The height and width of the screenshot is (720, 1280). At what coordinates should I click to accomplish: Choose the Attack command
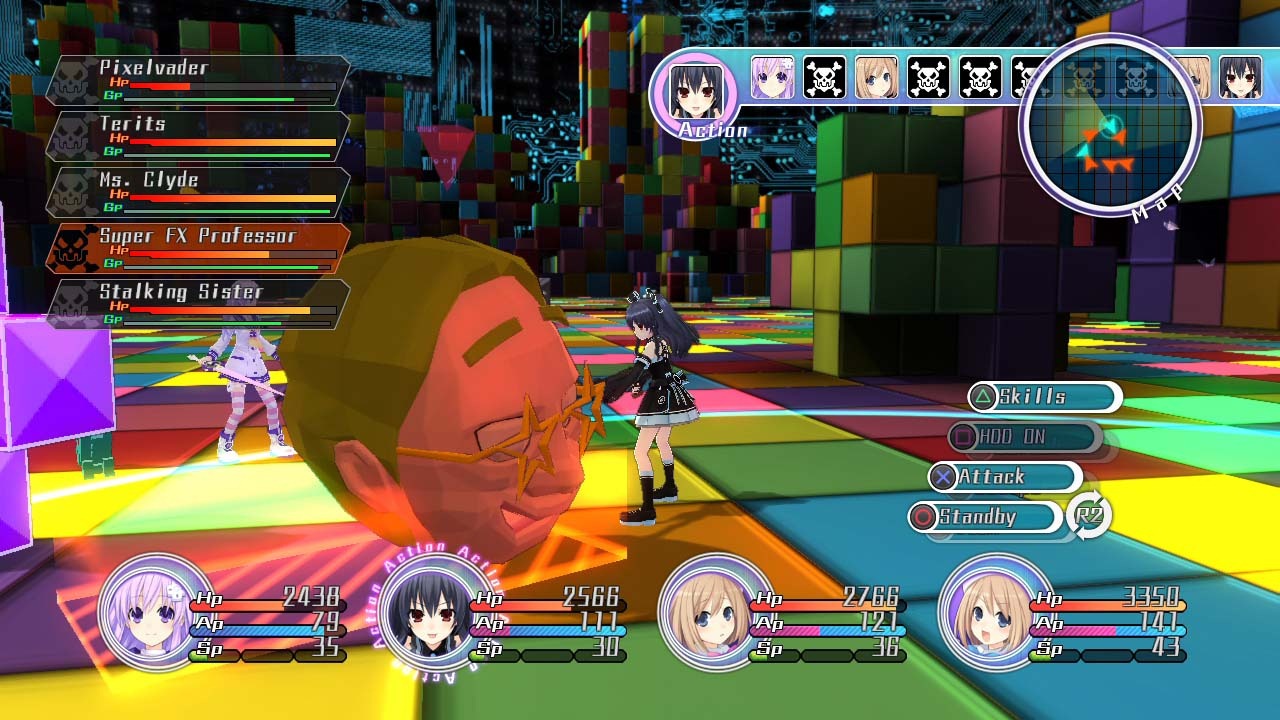(1004, 477)
